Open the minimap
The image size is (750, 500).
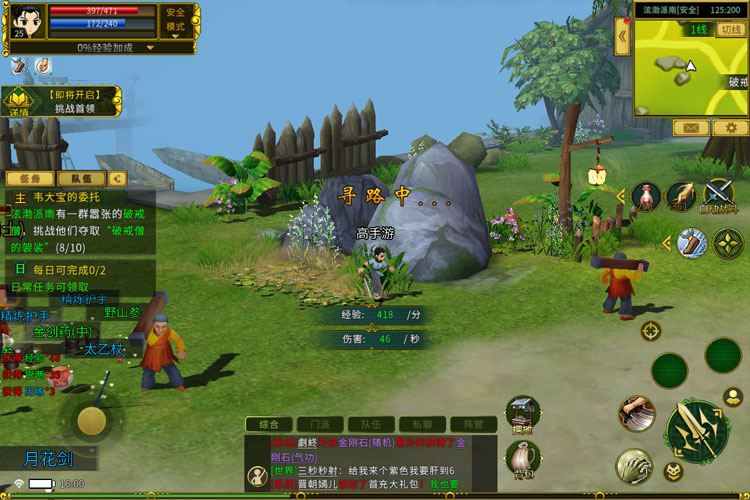690,68
